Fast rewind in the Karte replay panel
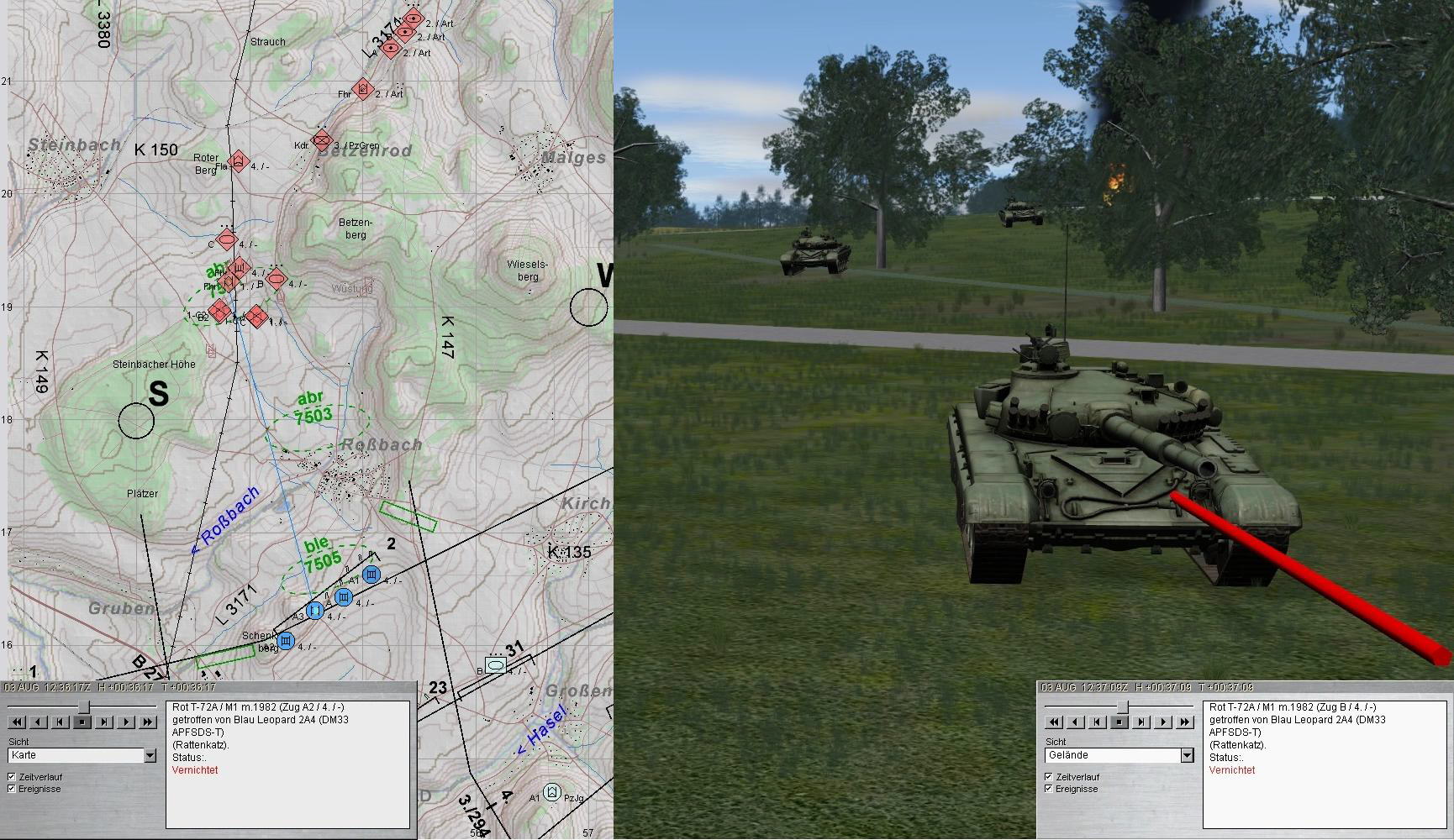The height and width of the screenshot is (840, 1454). tap(17, 722)
